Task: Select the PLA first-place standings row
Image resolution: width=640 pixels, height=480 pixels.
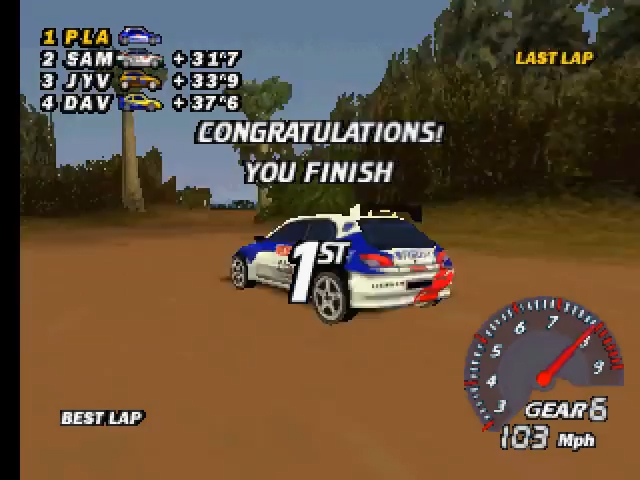Action: 100,37
